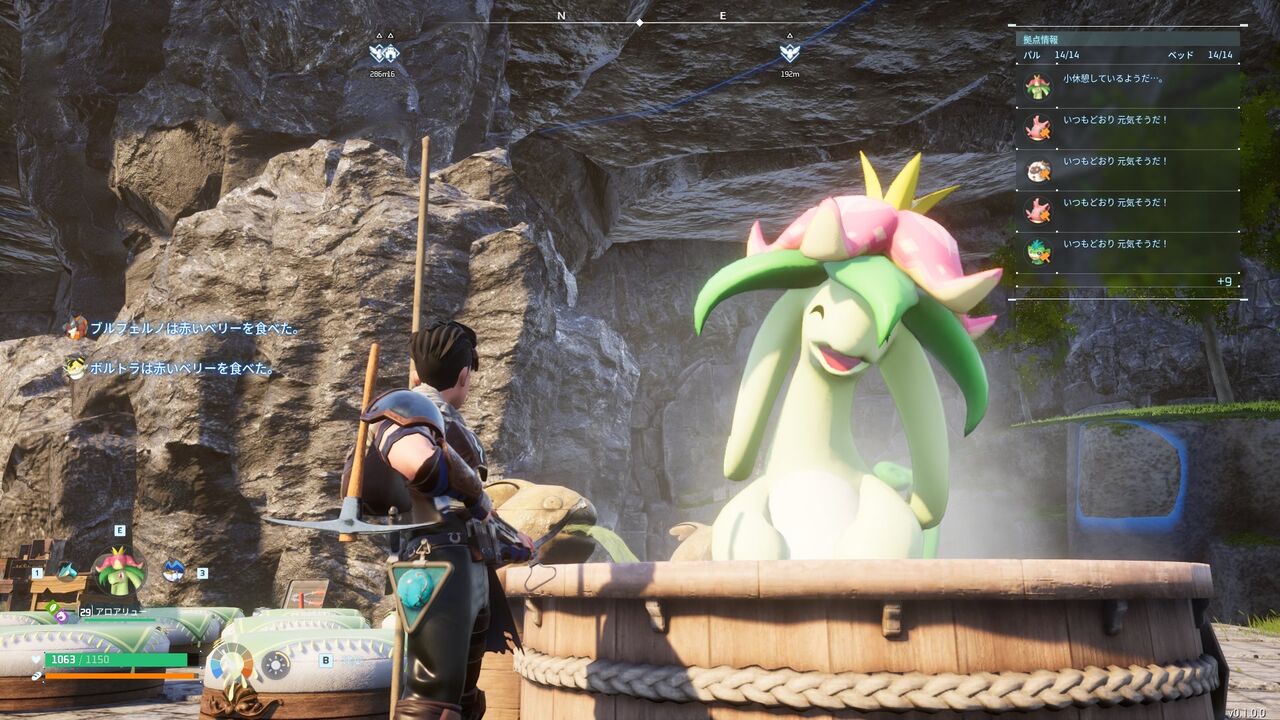Screen dimensions: 1280x720
Task: Click the colored element wheel icon
Action: [232, 663]
